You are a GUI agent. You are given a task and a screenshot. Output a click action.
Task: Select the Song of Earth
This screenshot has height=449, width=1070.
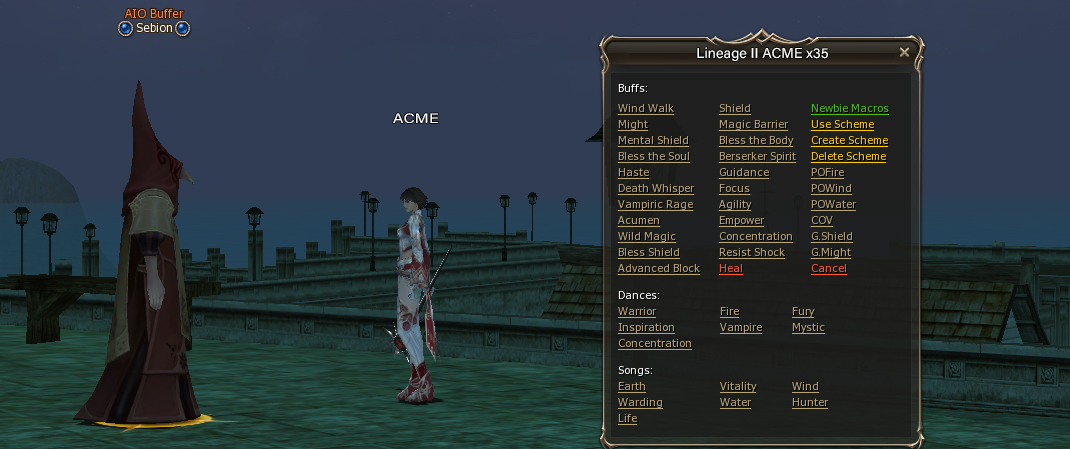631,386
